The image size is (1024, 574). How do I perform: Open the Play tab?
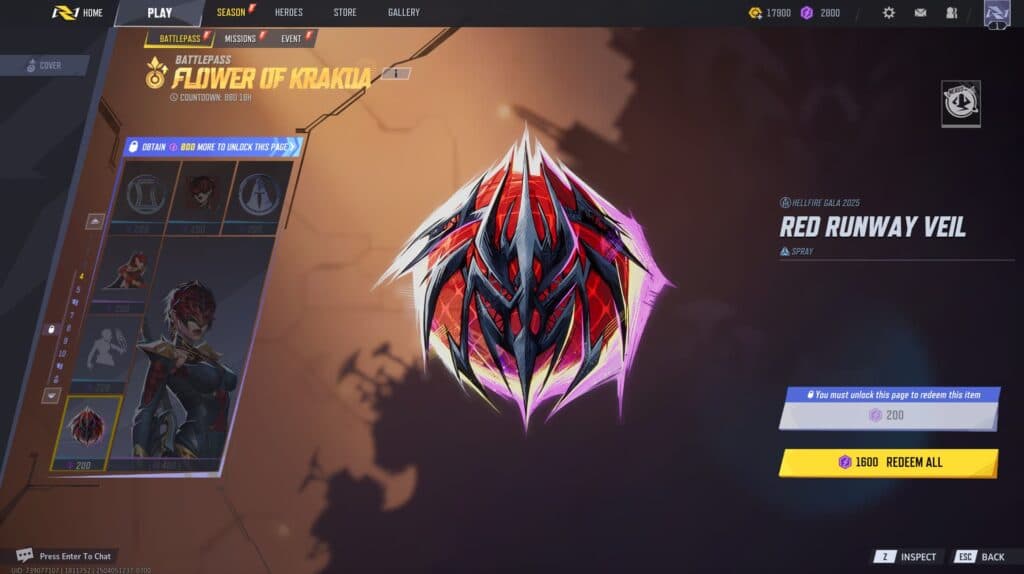pyautogui.click(x=159, y=13)
